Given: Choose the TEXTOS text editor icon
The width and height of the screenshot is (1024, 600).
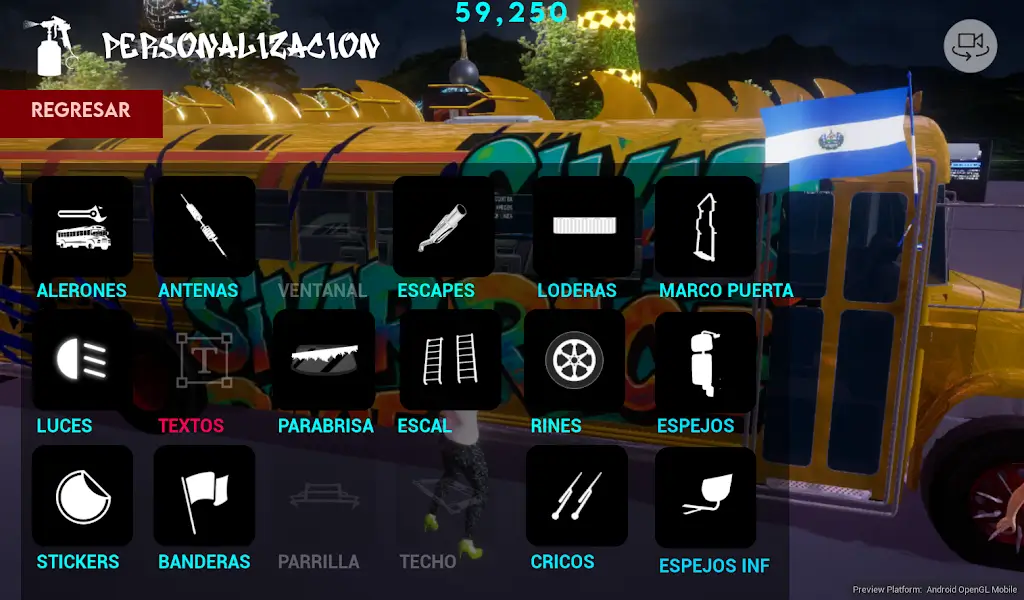Looking at the screenshot, I should click(x=203, y=360).
